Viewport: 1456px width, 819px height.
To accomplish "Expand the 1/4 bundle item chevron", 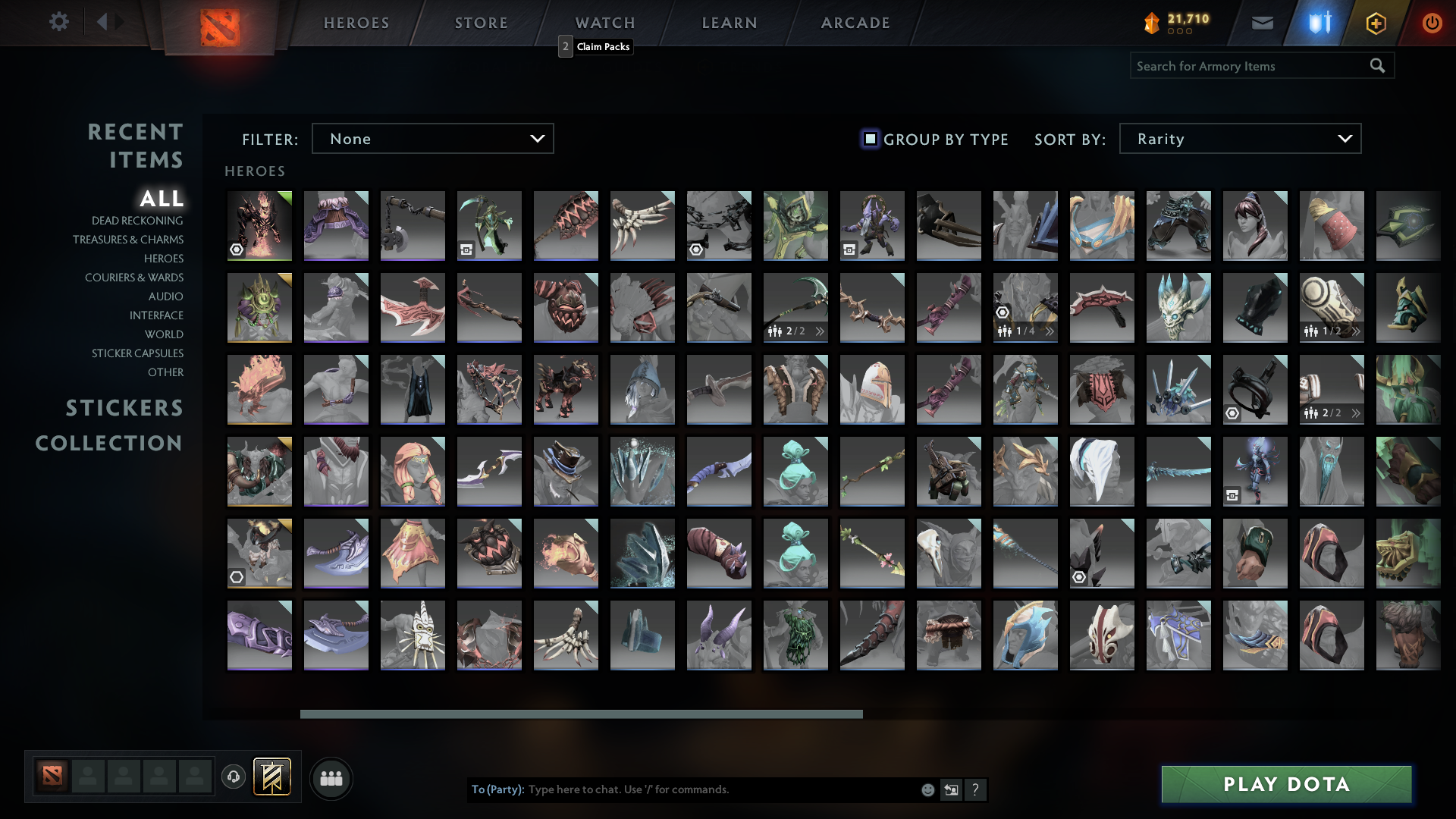I will (x=1050, y=331).
